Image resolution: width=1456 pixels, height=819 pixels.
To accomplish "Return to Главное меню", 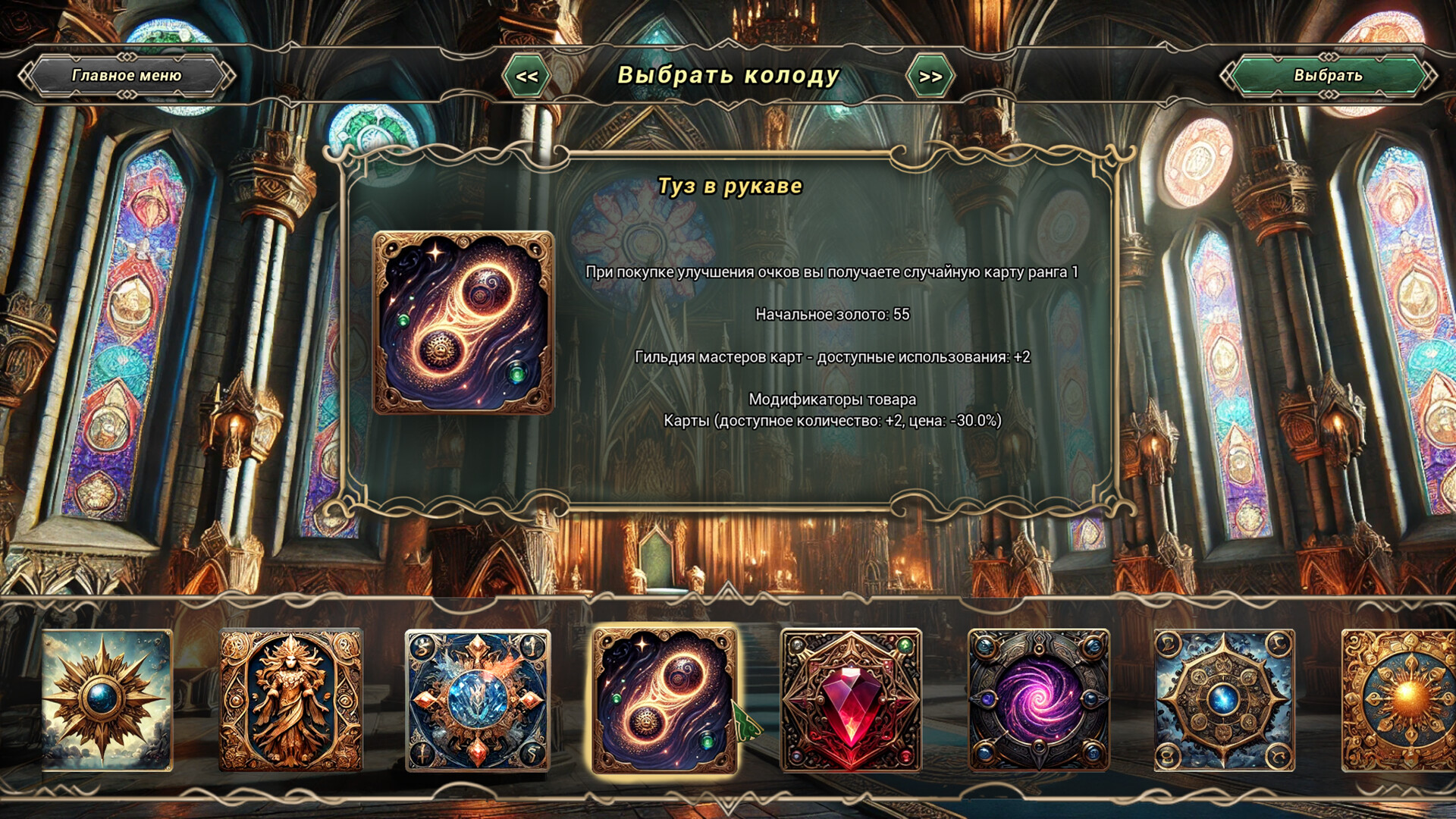I will point(127,76).
